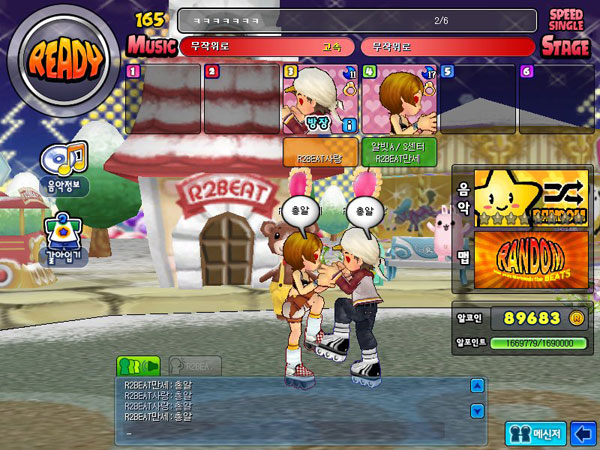The height and width of the screenshot is (450, 600).
Task: Select the player portrait in slot 4
Action: (397, 101)
